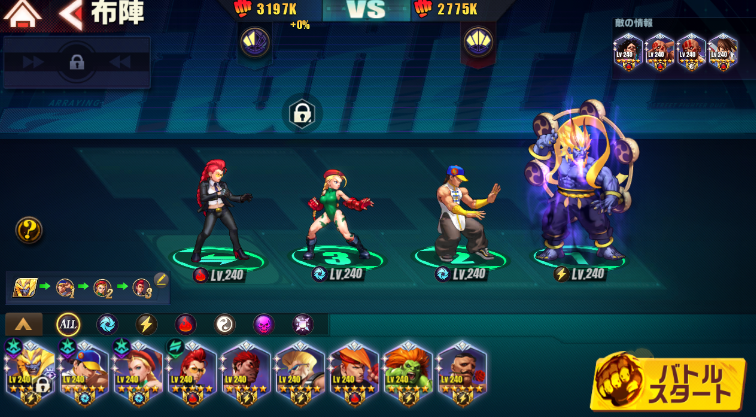Filter fighters by yin-yang element

224,324
